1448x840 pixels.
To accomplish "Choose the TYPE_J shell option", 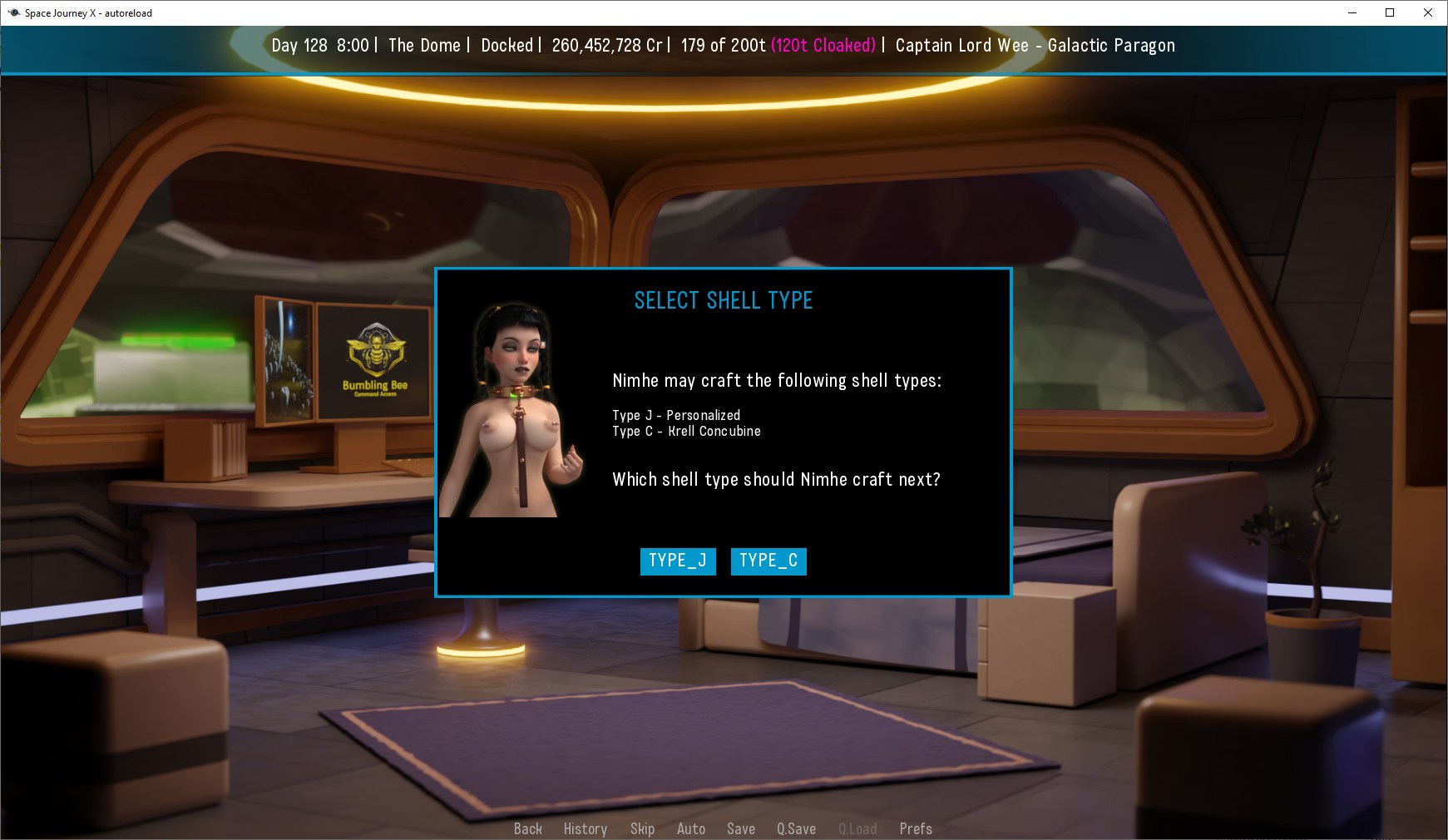I will pyautogui.click(x=677, y=561).
